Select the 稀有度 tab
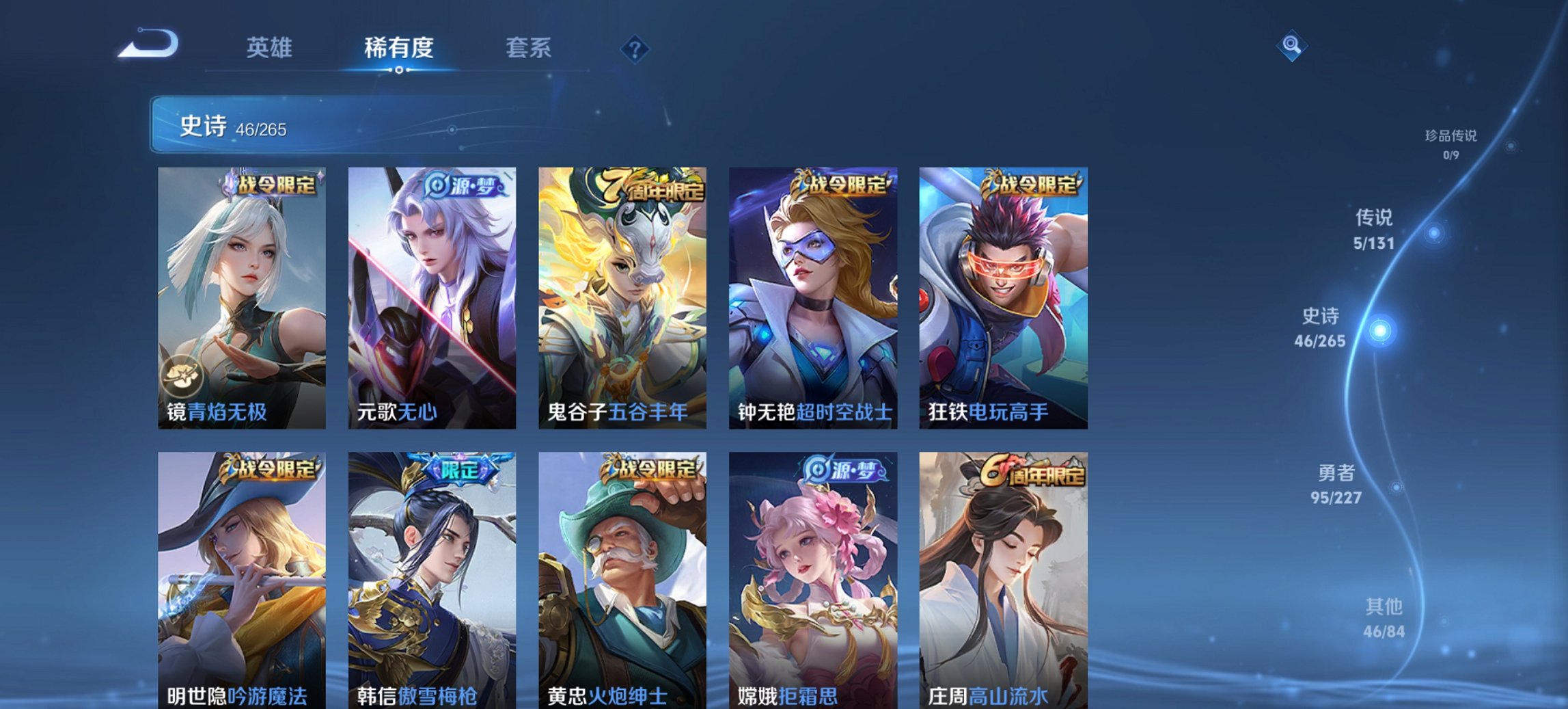 coord(399,49)
